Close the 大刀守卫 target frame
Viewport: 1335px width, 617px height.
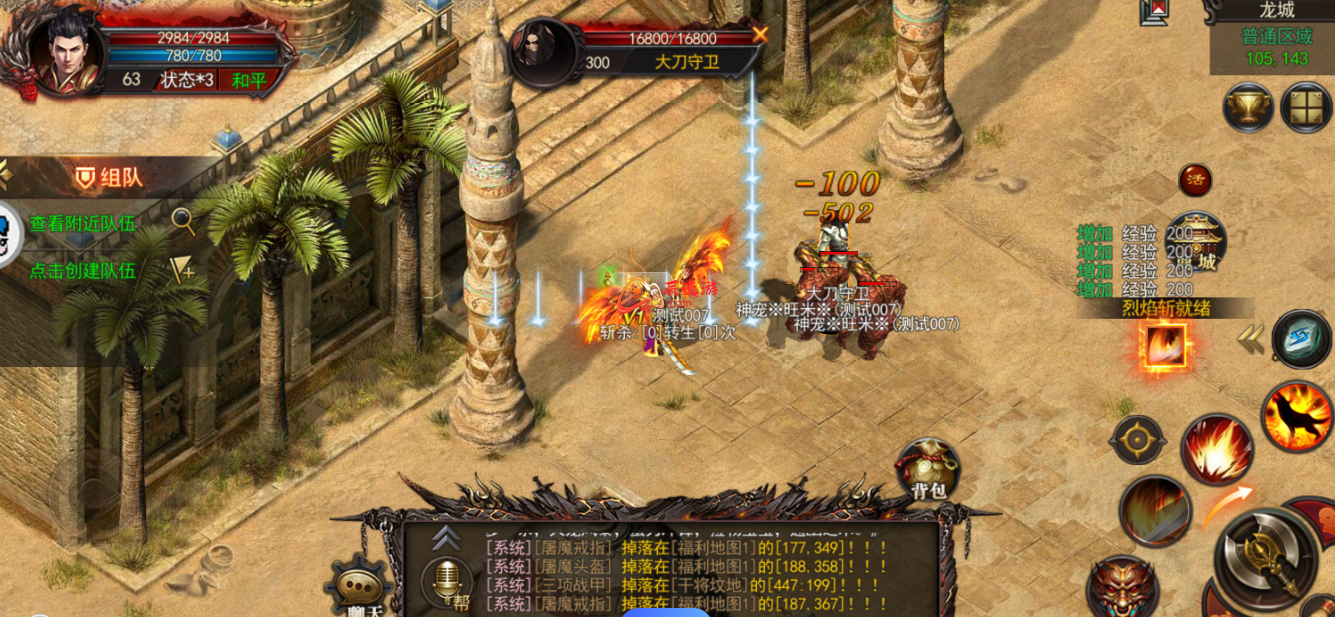(x=760, y=35)
